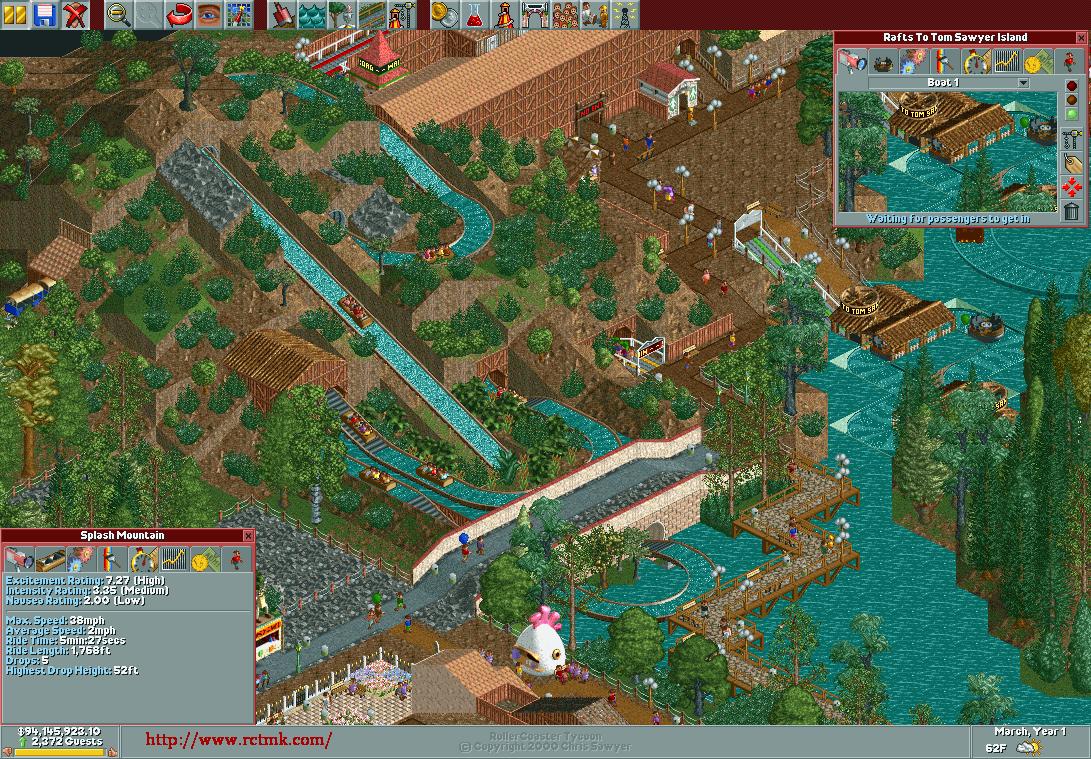
Task: Open the footpath construction tool
Action: (x=372, y=14)
